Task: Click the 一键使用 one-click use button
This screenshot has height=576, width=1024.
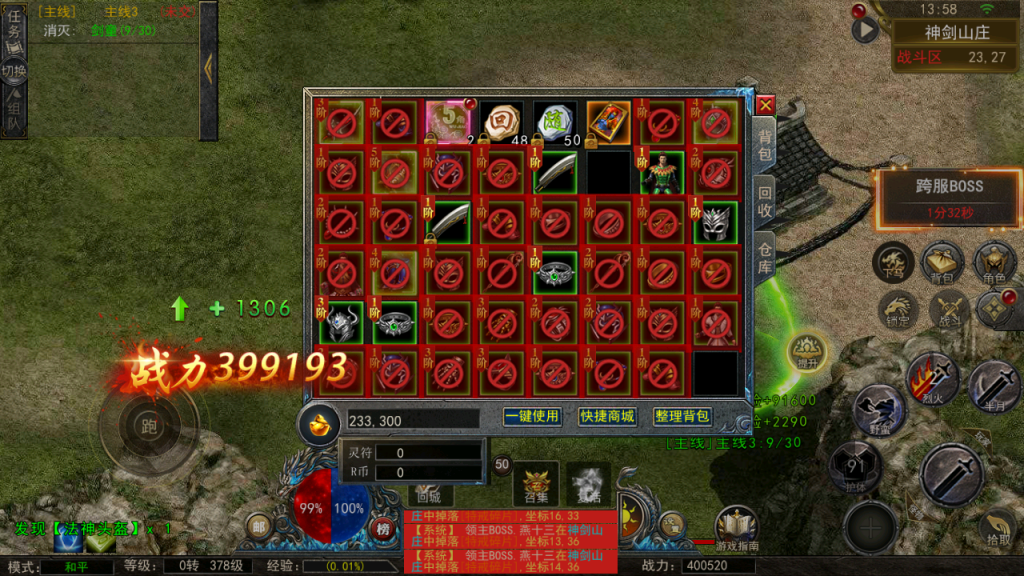Action: (531, 416)
